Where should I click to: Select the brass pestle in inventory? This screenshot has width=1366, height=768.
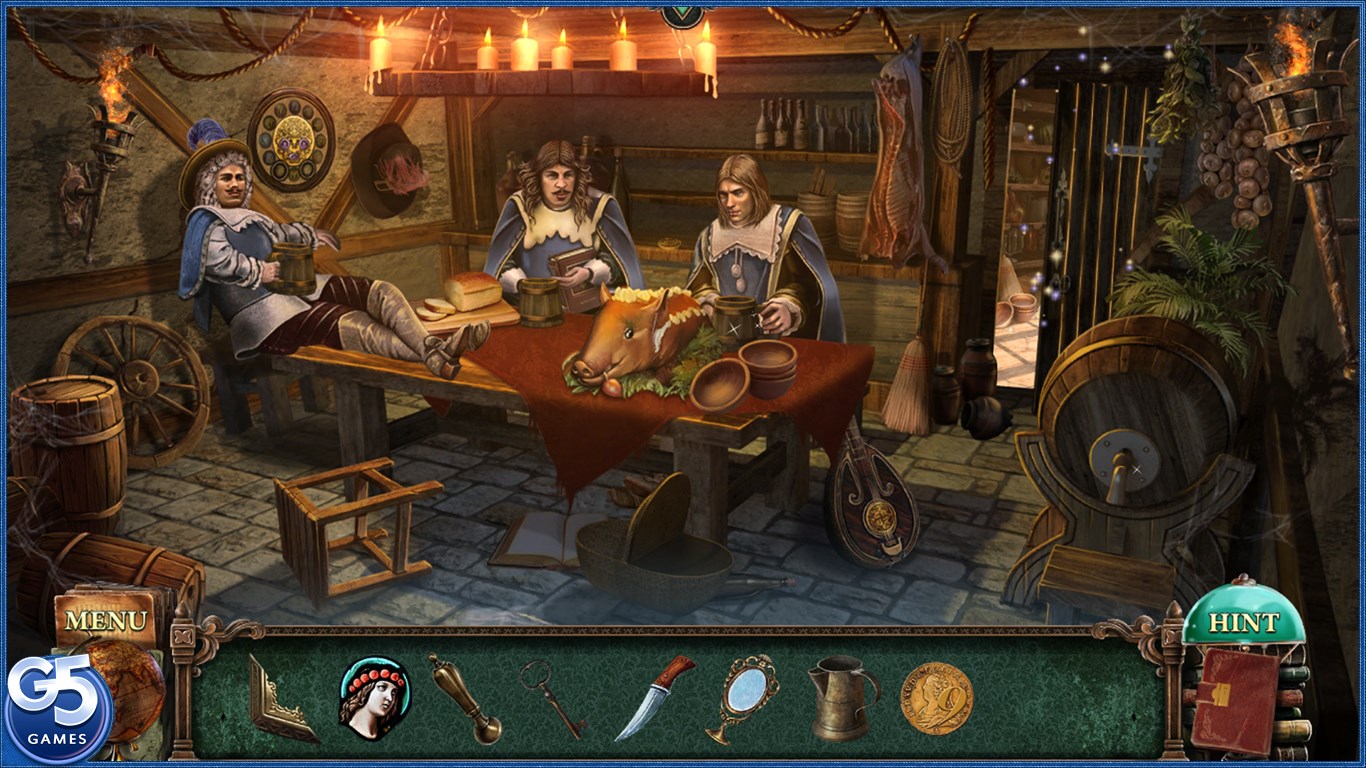[x=465, y=698]
